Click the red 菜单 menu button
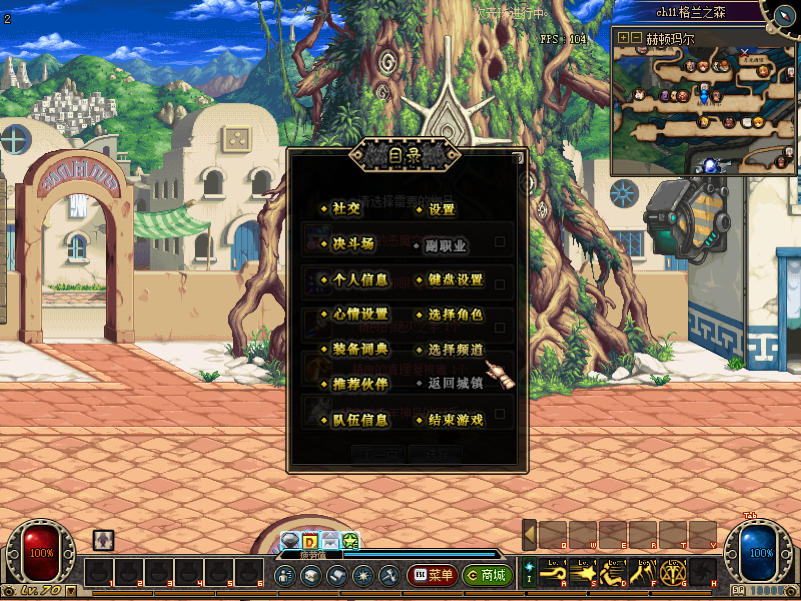This screenshot has height=601, width=801. tap(432, 575)
